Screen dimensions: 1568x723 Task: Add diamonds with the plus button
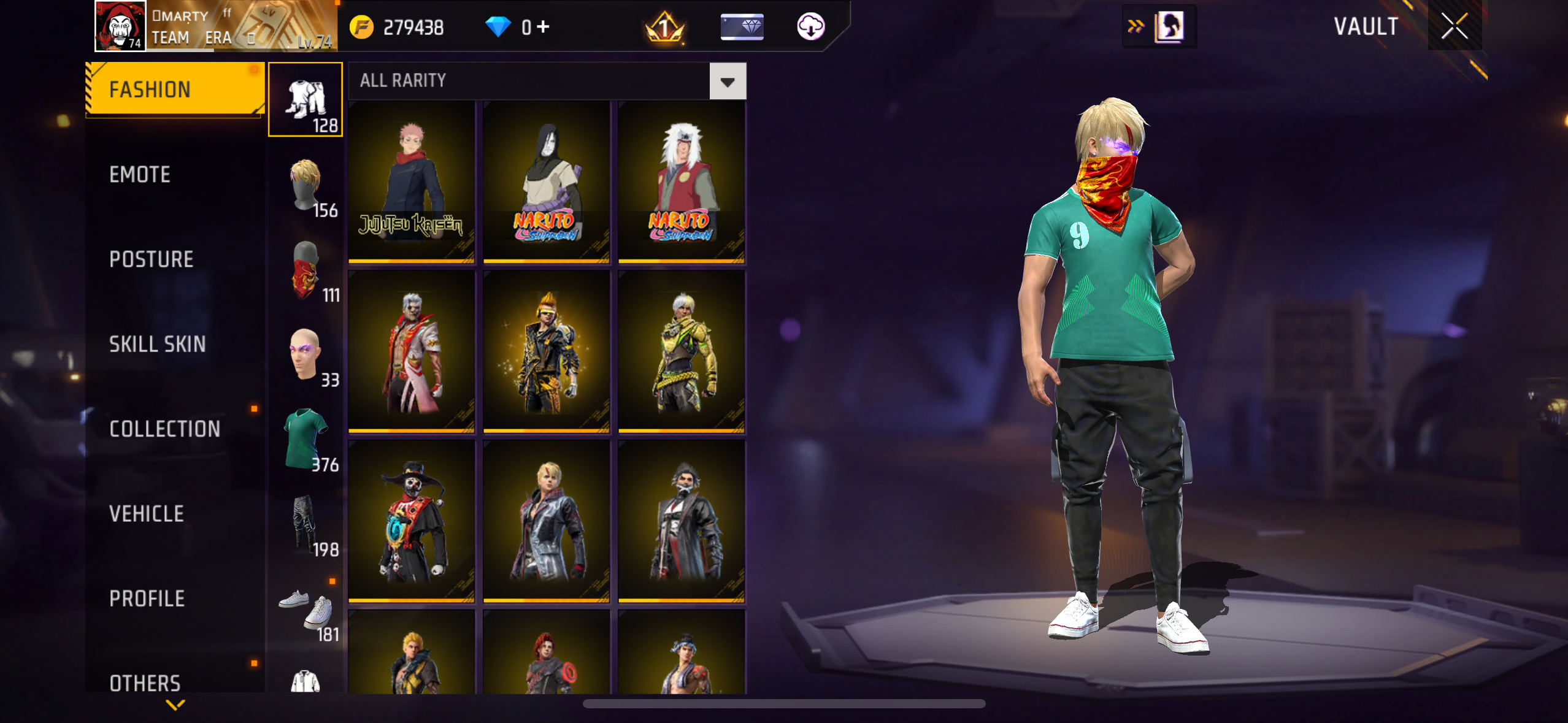543,26
